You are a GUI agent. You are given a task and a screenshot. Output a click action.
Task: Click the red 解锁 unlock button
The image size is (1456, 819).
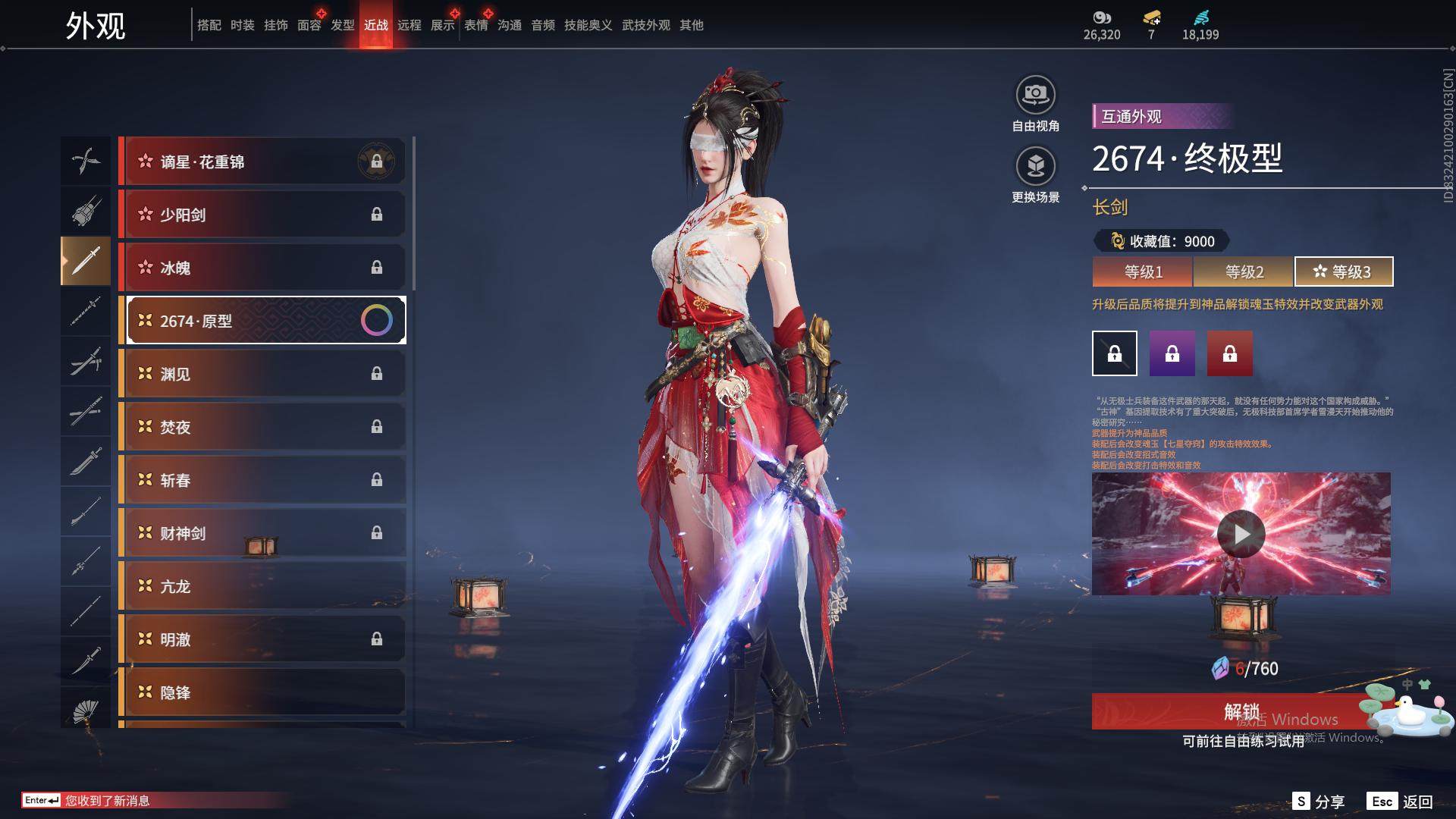(1241, 711)
